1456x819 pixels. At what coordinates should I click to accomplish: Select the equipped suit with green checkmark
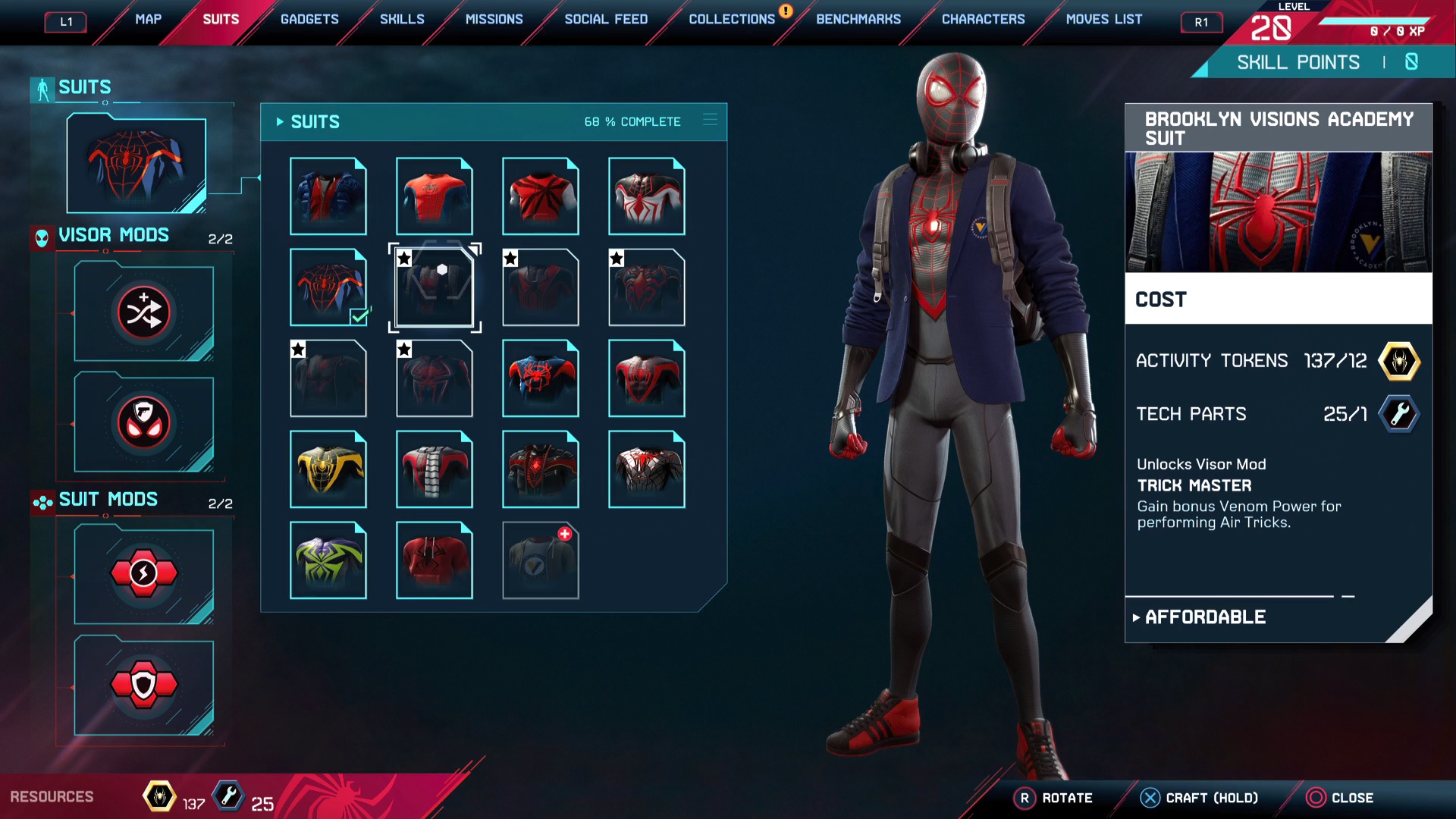(x=328, y=287)
